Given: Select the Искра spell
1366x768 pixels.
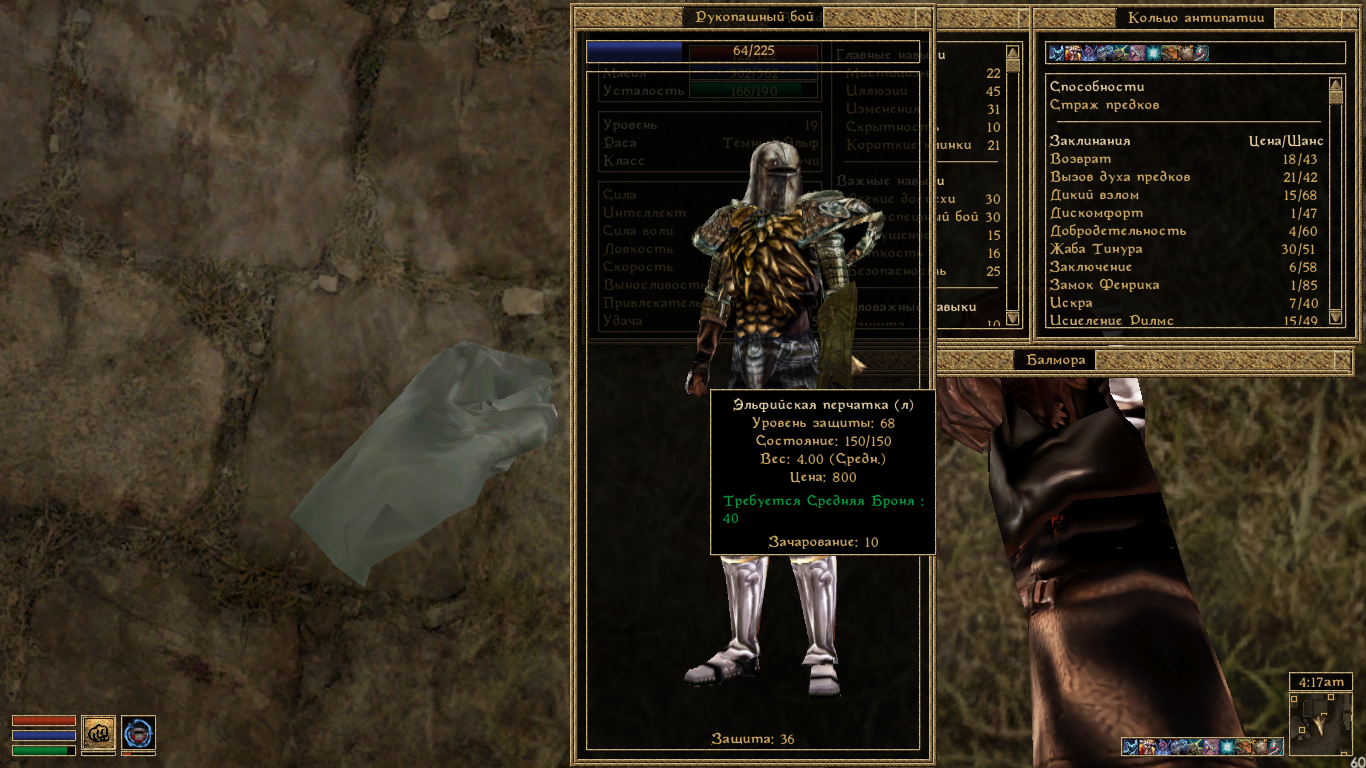Looking at the screenshot, I should pyautogui.click(x=1070, y=303).
